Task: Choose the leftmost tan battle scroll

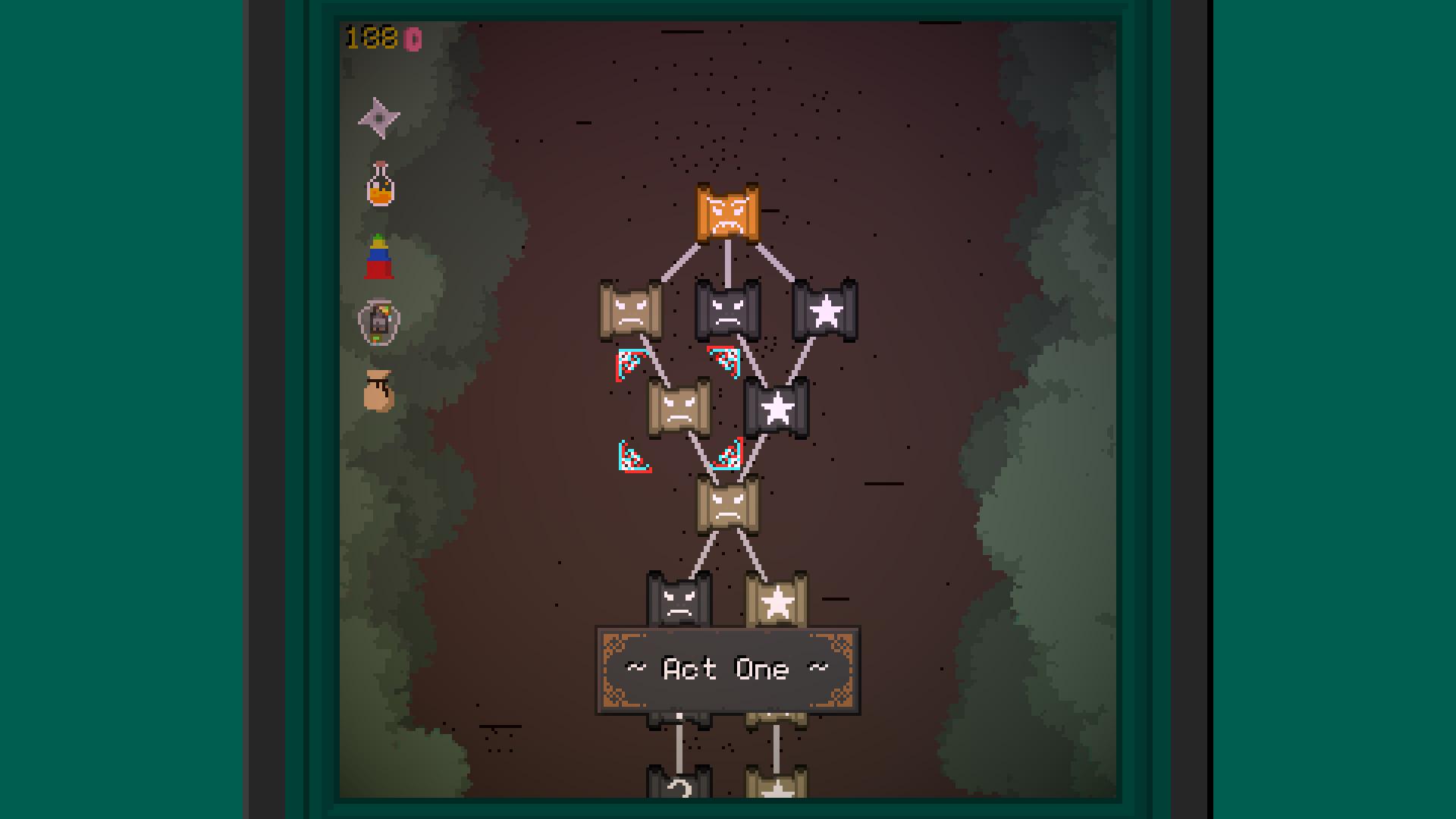Action: pos(631,311)
